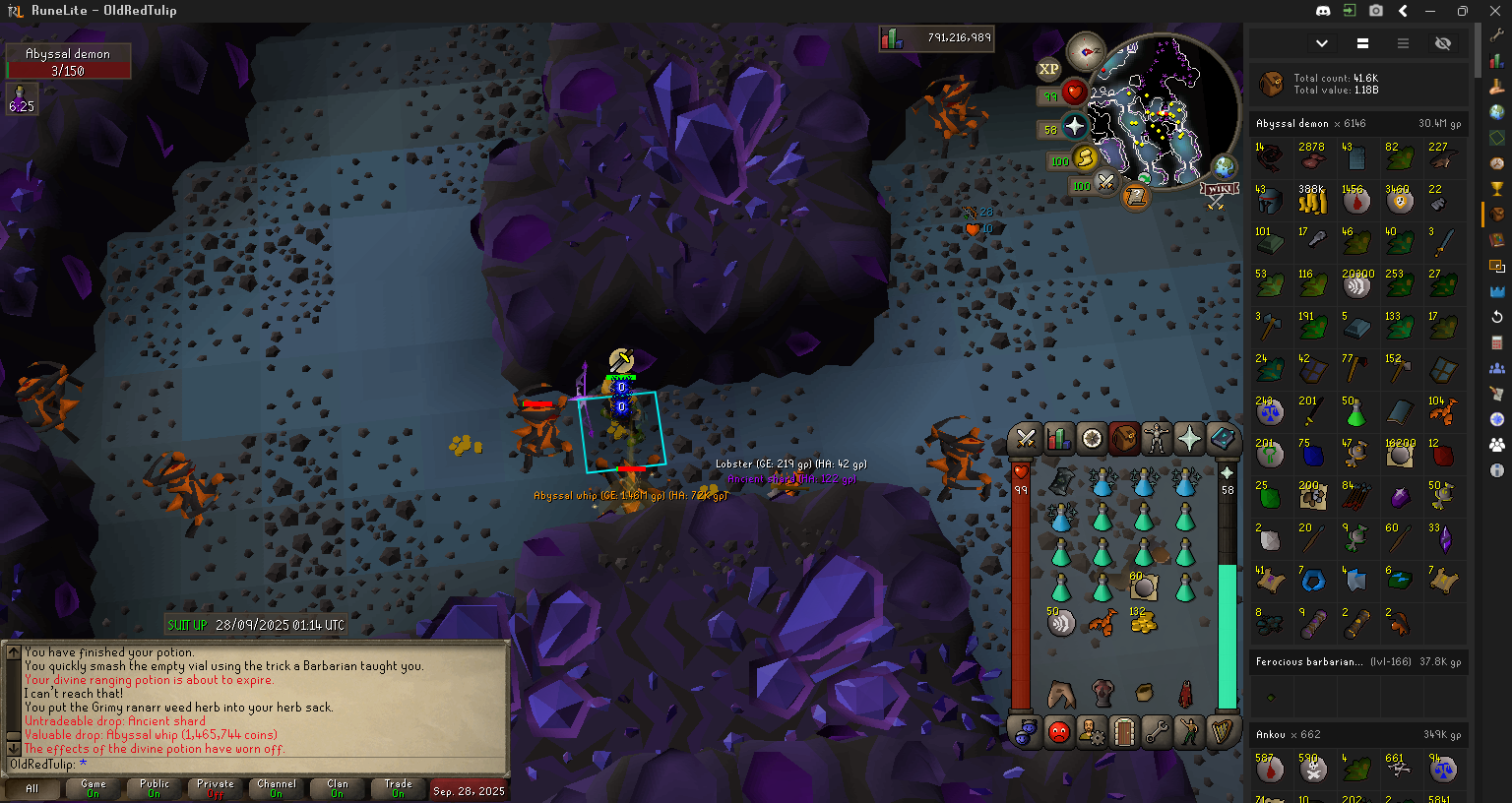This screenshot has width=1512, height=803.
Task: Open the Worn Equipment tab
Action: click(1157, 439)
